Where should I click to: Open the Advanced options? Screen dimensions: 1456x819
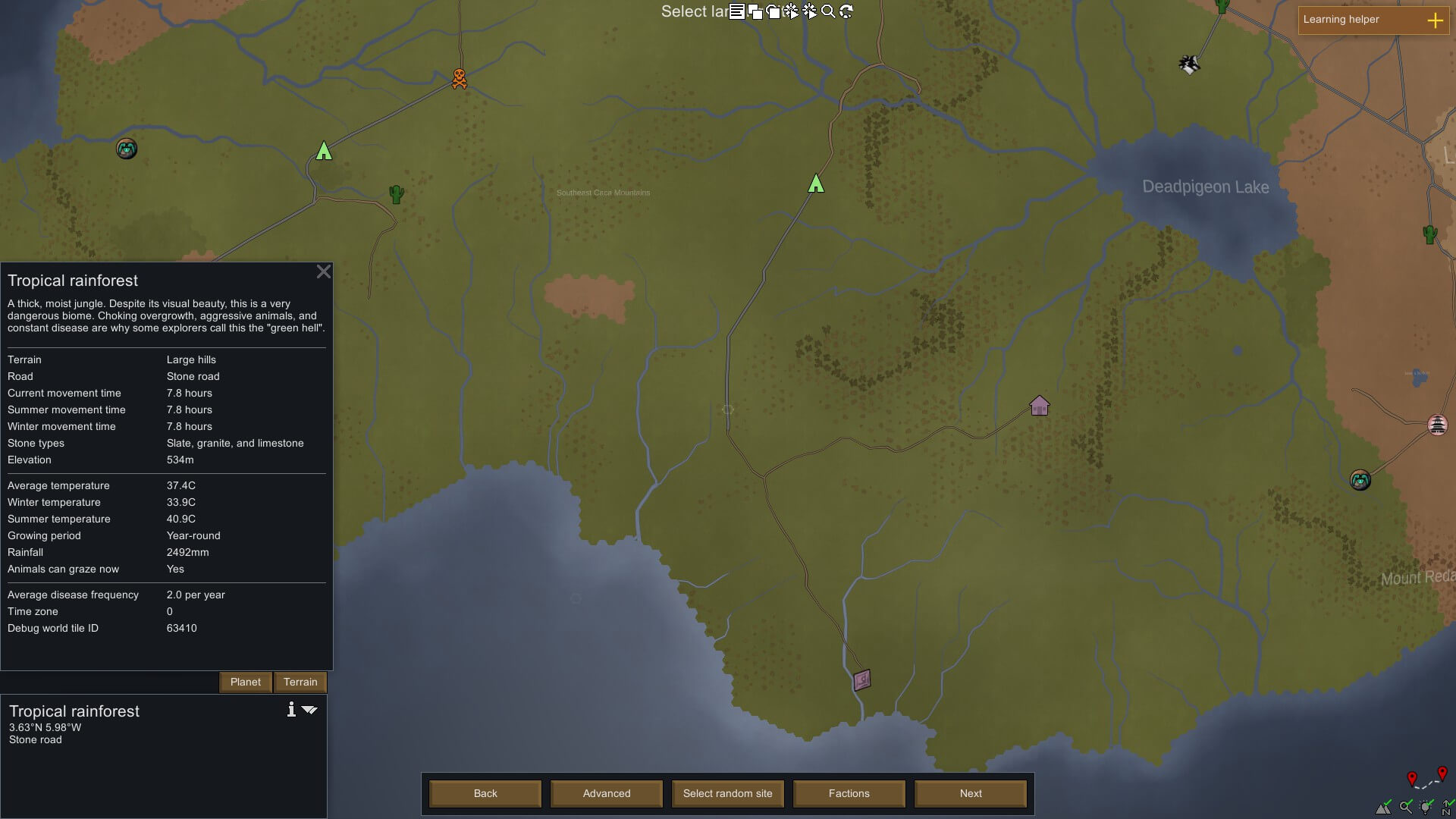[607, 793]
